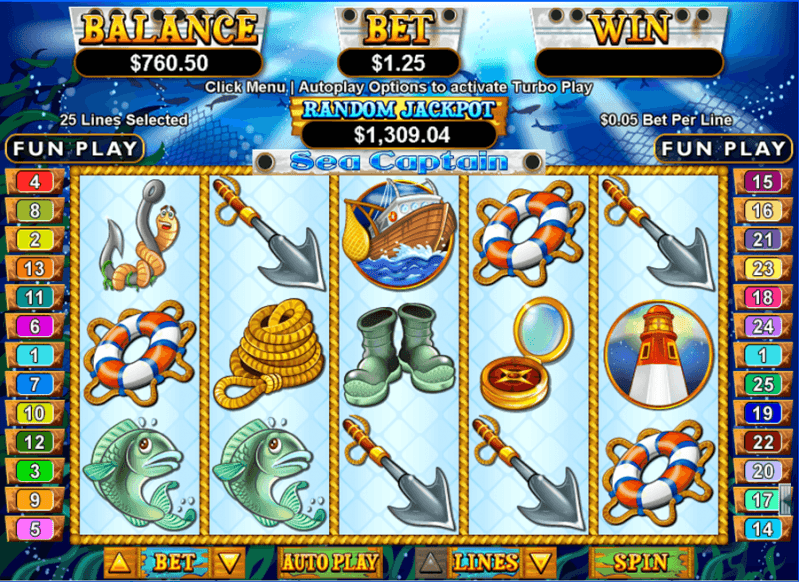The image size is (799, 582).
Task: Choose payline number 13
Action: [x=35, y=268]
